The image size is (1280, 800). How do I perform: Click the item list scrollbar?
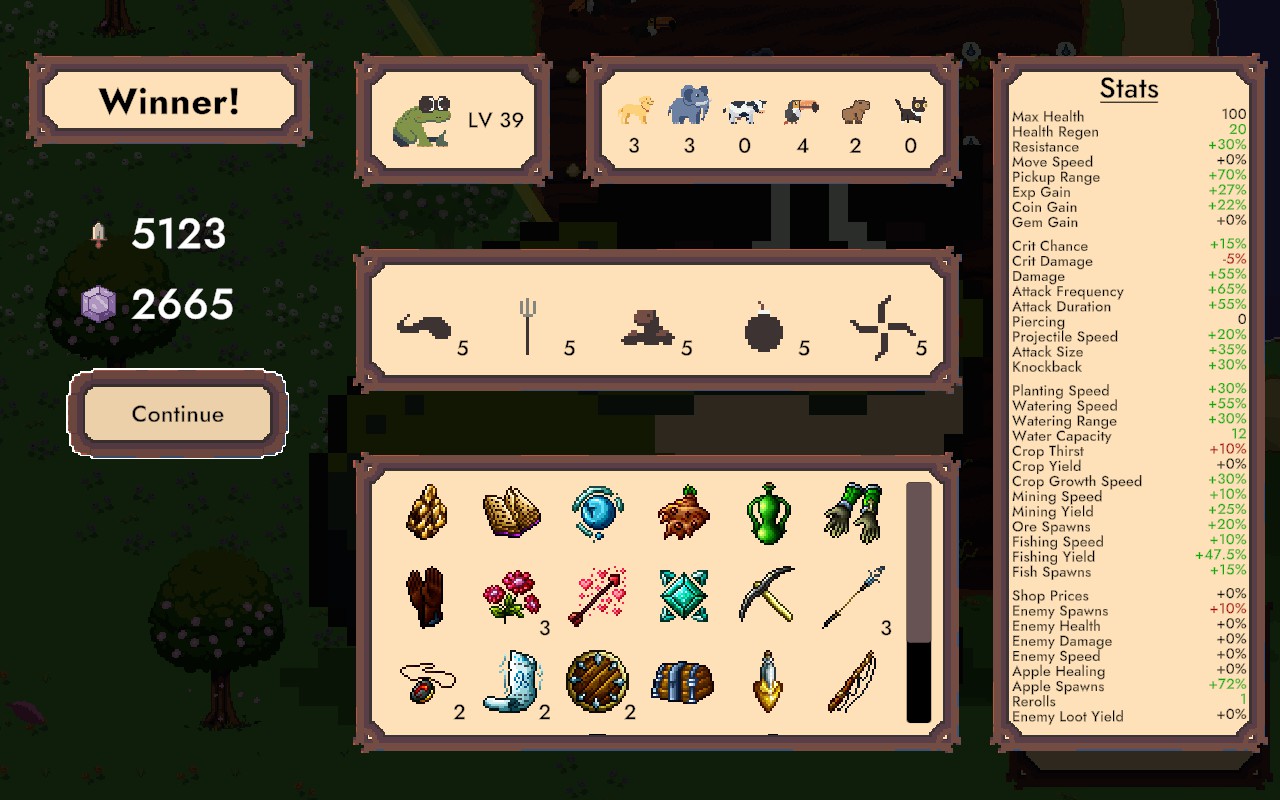point(918,602)
